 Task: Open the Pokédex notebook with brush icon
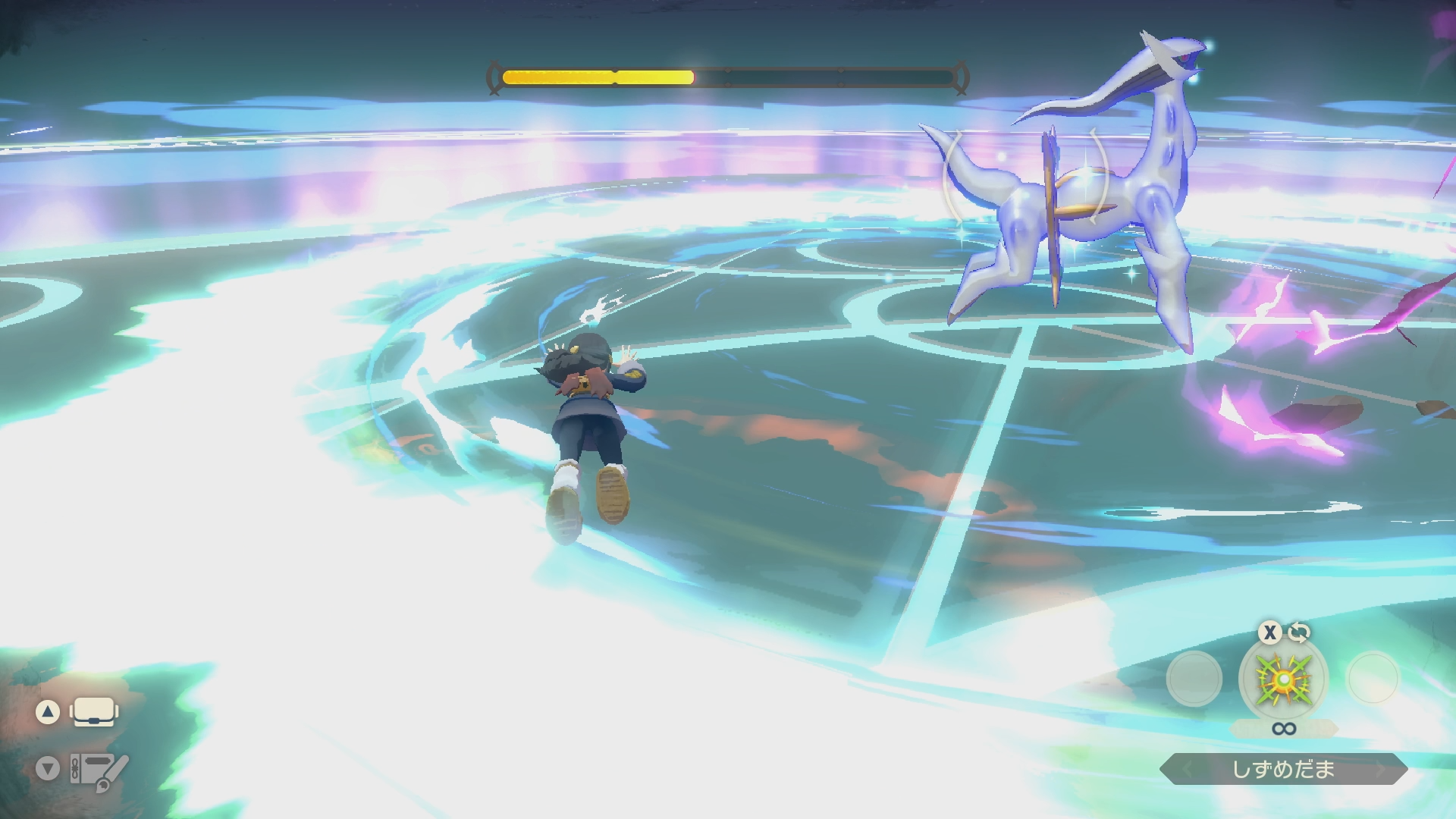(99, 770)
